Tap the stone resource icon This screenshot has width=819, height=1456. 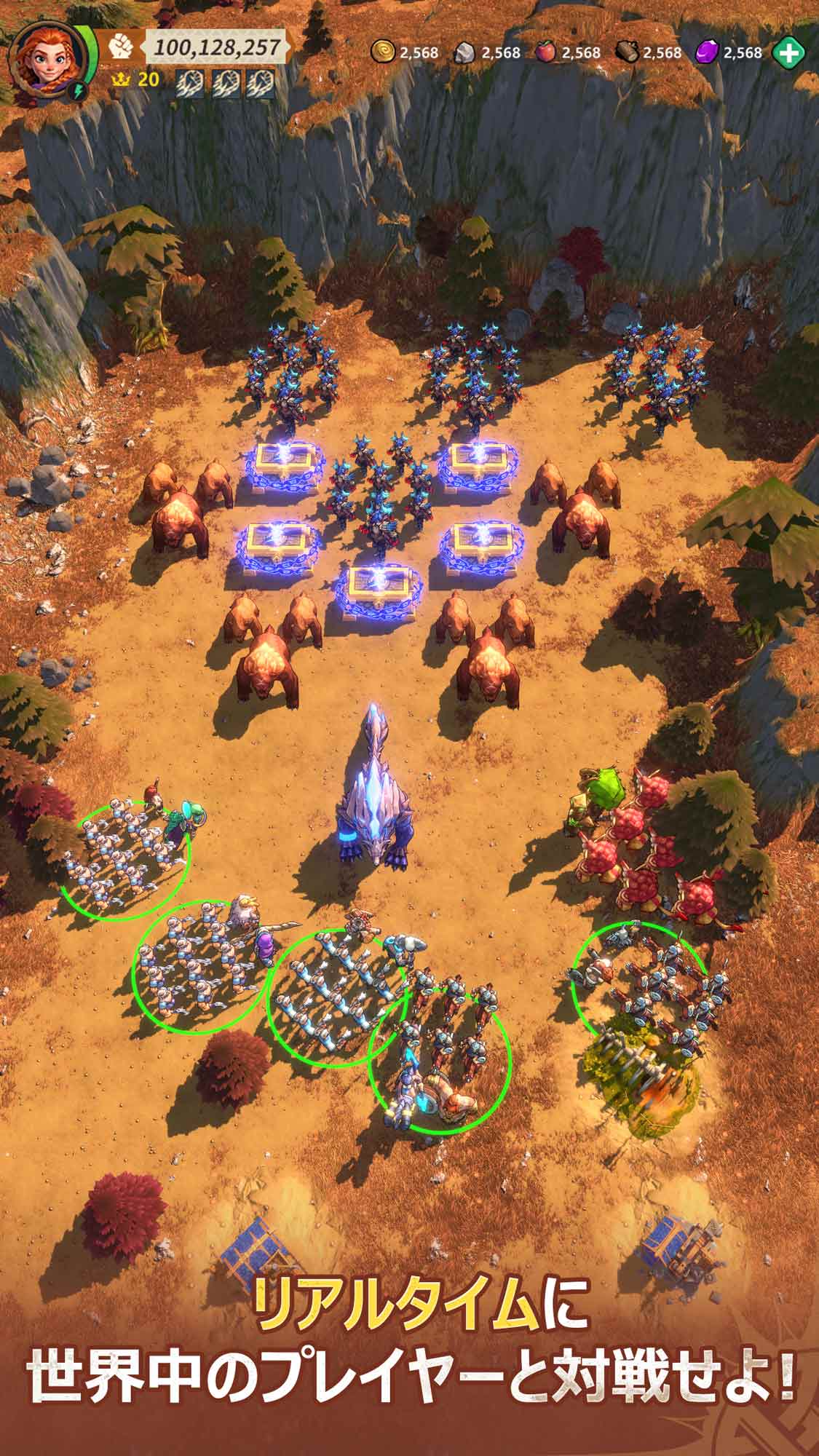click(465, 52)
